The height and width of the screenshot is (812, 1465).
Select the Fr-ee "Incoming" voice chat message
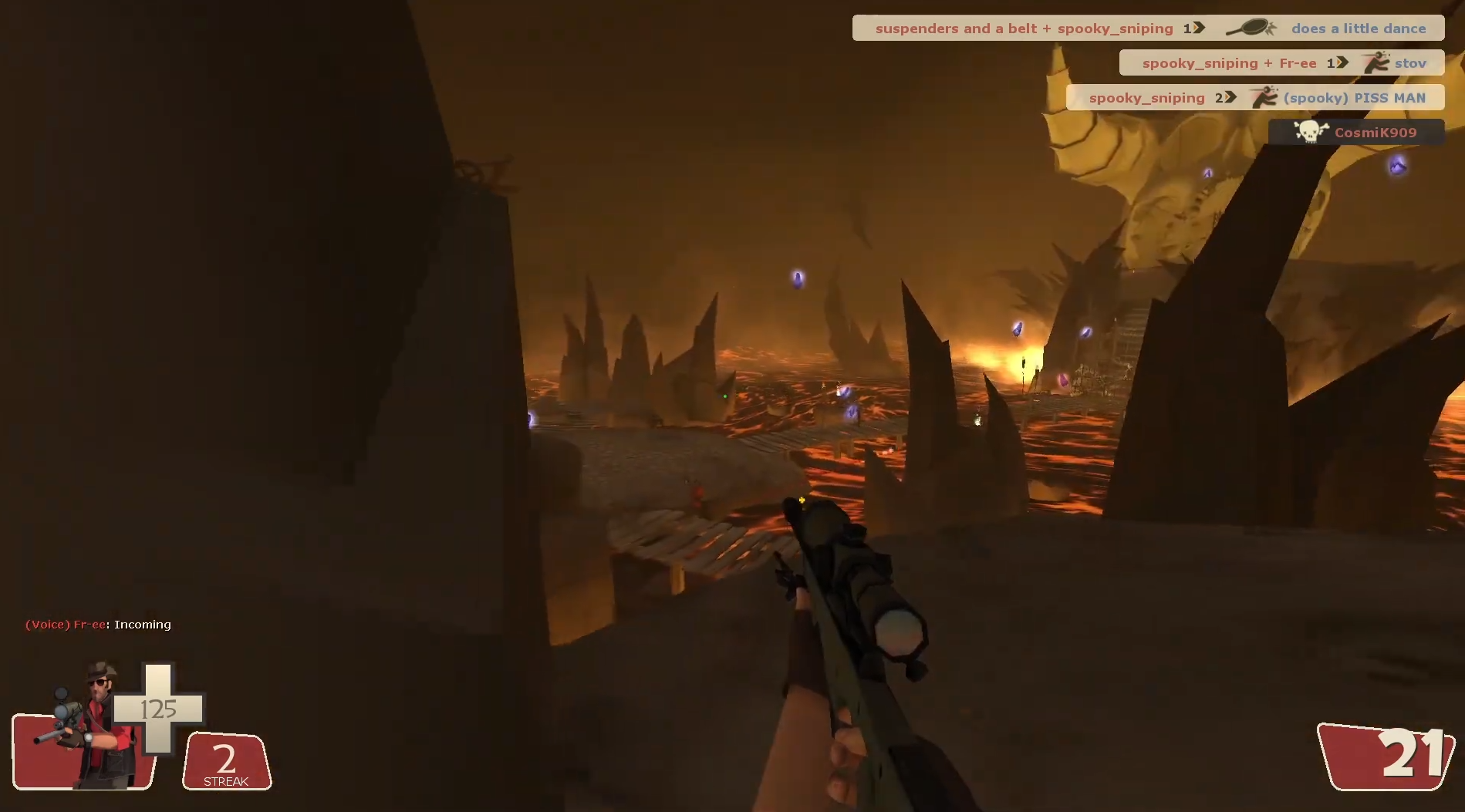point(98,625)
